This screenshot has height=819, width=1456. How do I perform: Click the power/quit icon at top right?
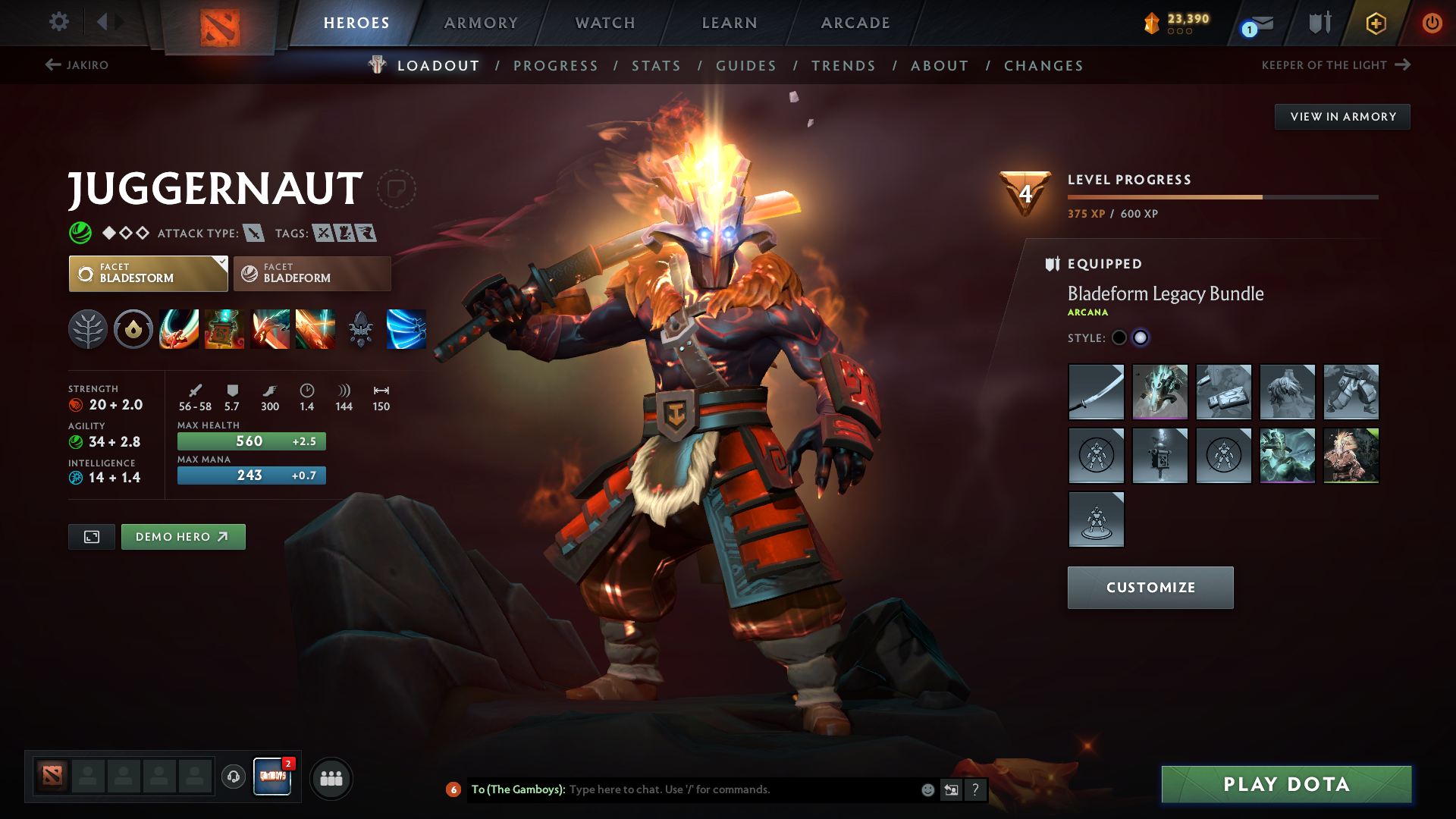point(1432,23)
